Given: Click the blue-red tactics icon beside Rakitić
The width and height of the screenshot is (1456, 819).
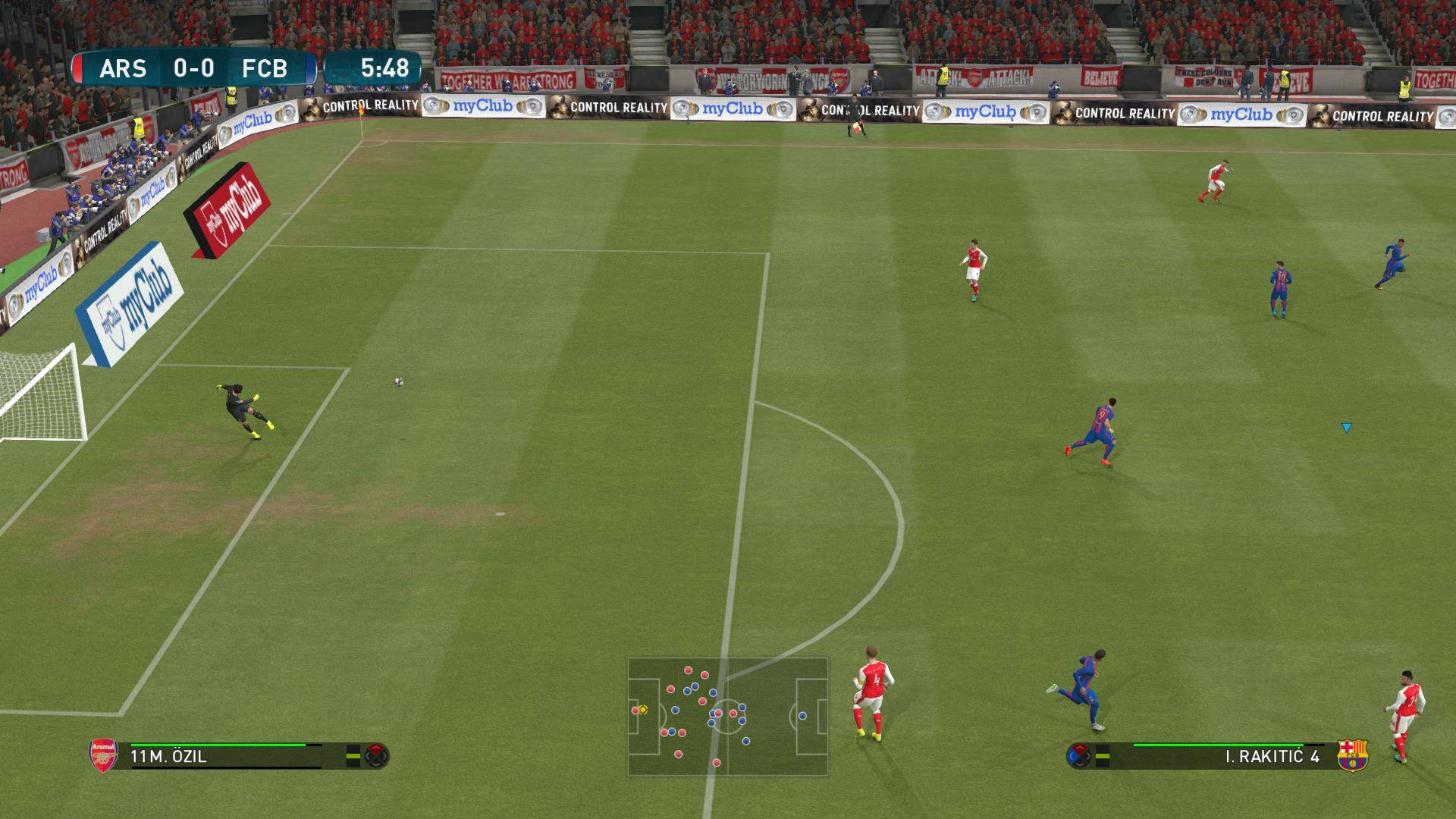Looking at the screenshot, I should pos(1079,755).
